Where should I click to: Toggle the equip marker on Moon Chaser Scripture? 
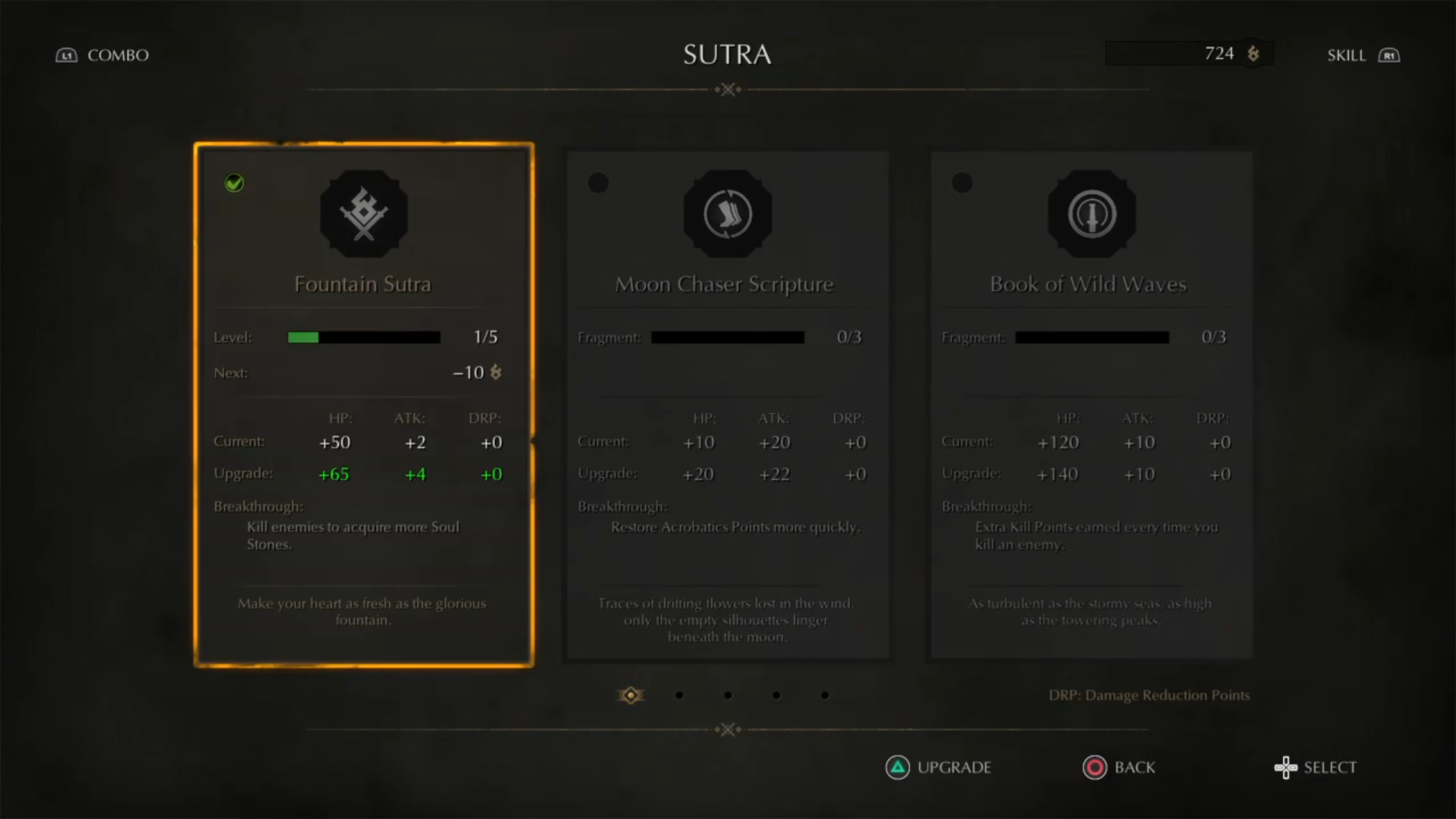pyautogui.click(x=598, y=183)
